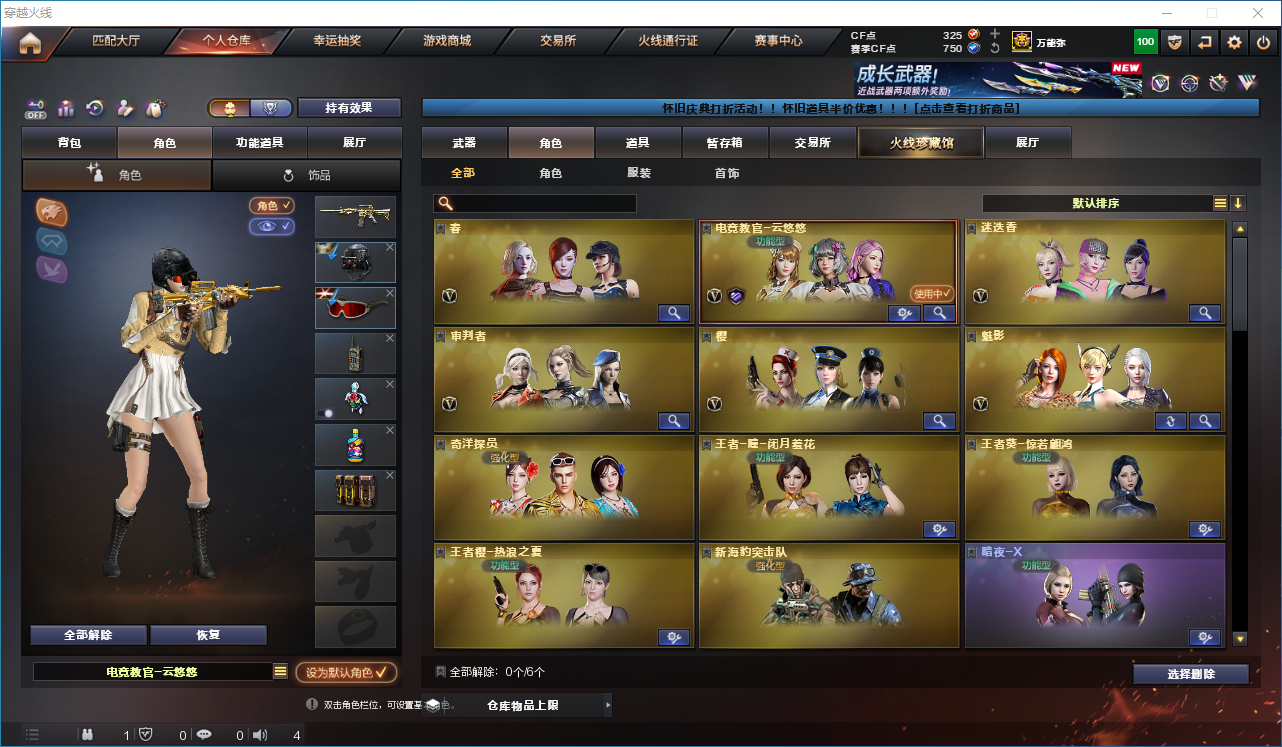Click the power exit icon in top right corner
1282x747 pixels.
[x=1262, y=42]
